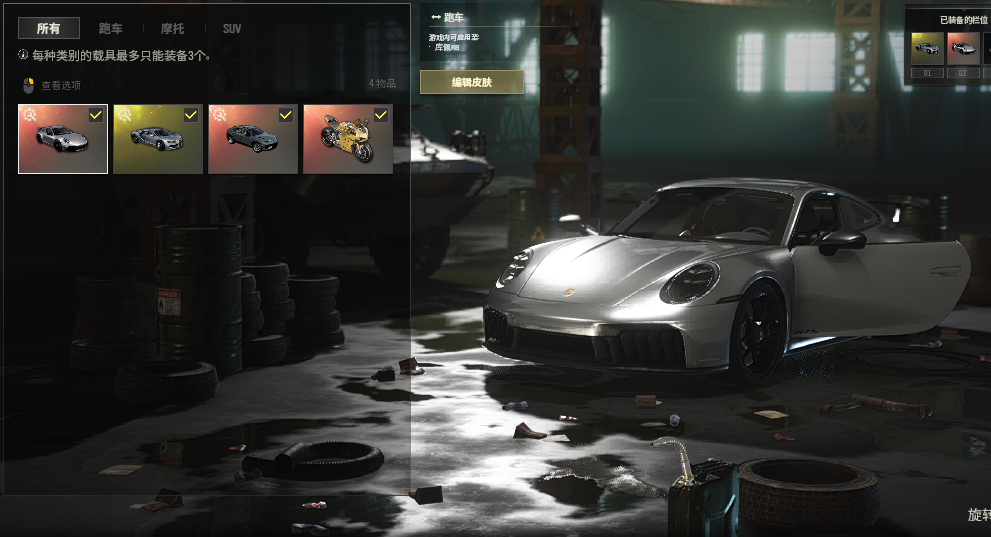Select the gold motorcycle thumbnail

347,139
